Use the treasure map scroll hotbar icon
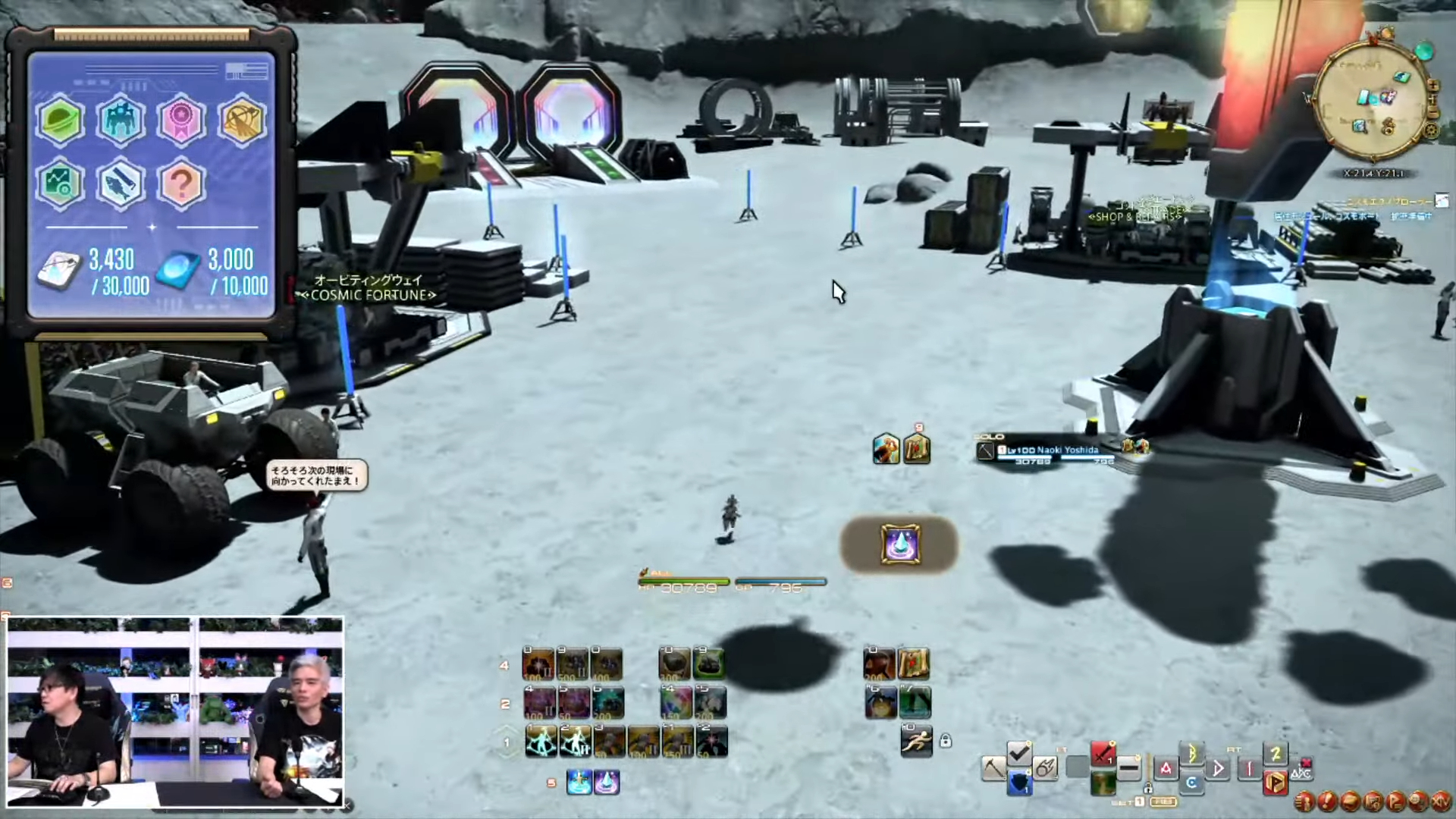 tap(914, 664)
